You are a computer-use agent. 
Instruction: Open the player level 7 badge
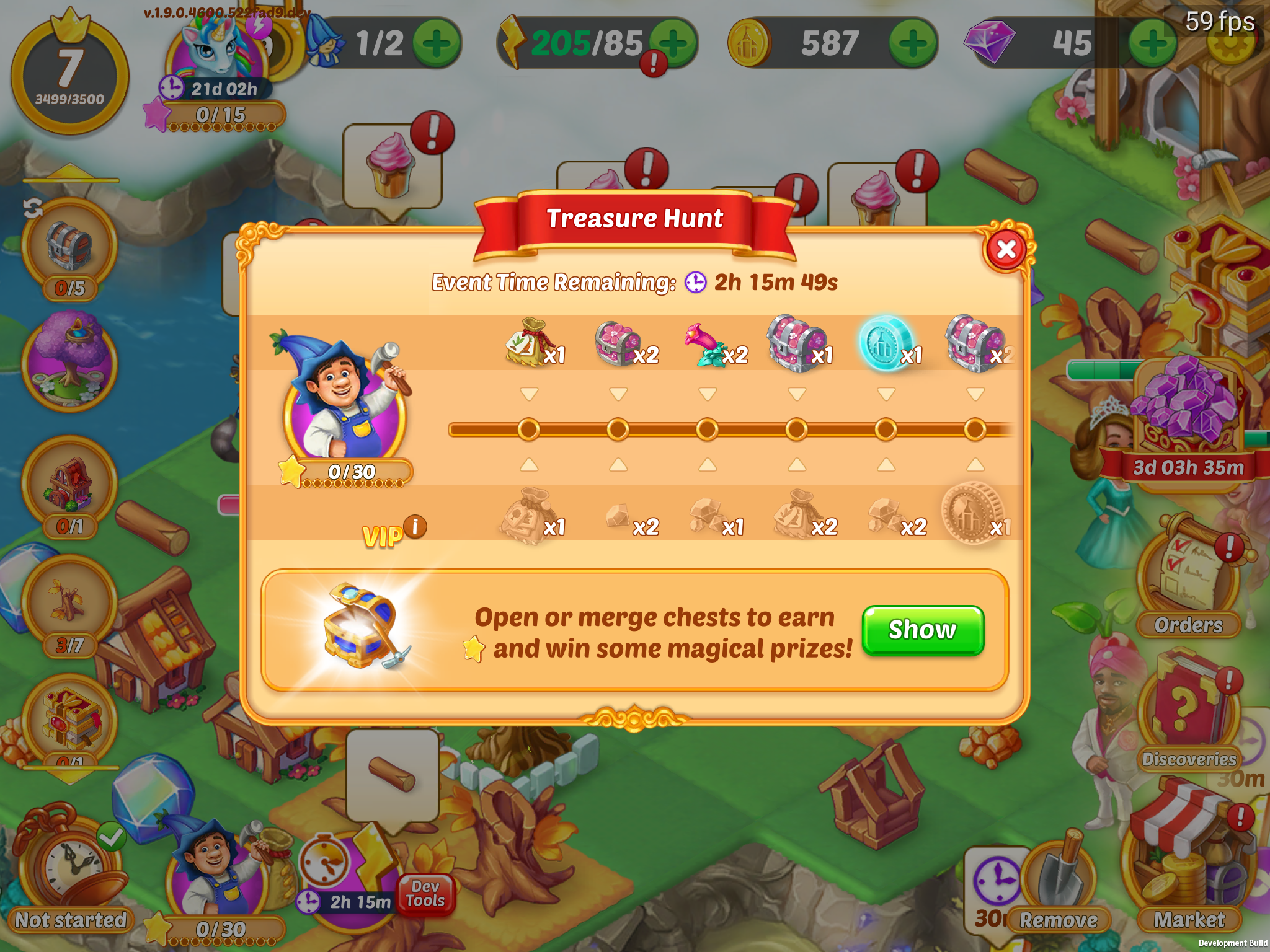pos(69,76)
